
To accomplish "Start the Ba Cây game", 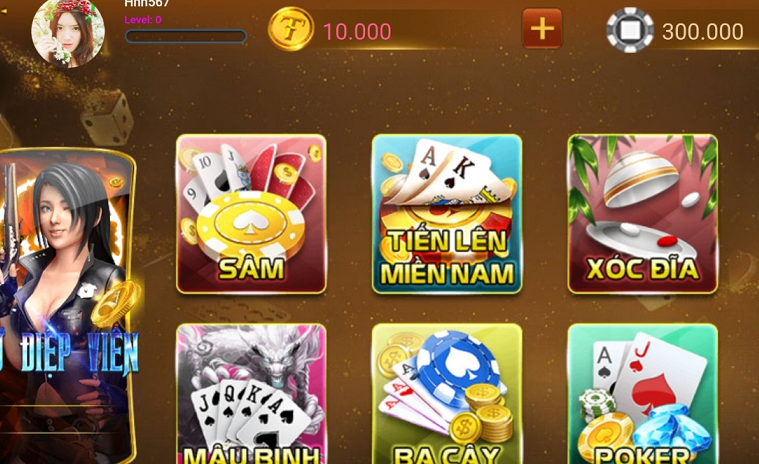I will 447,395.
